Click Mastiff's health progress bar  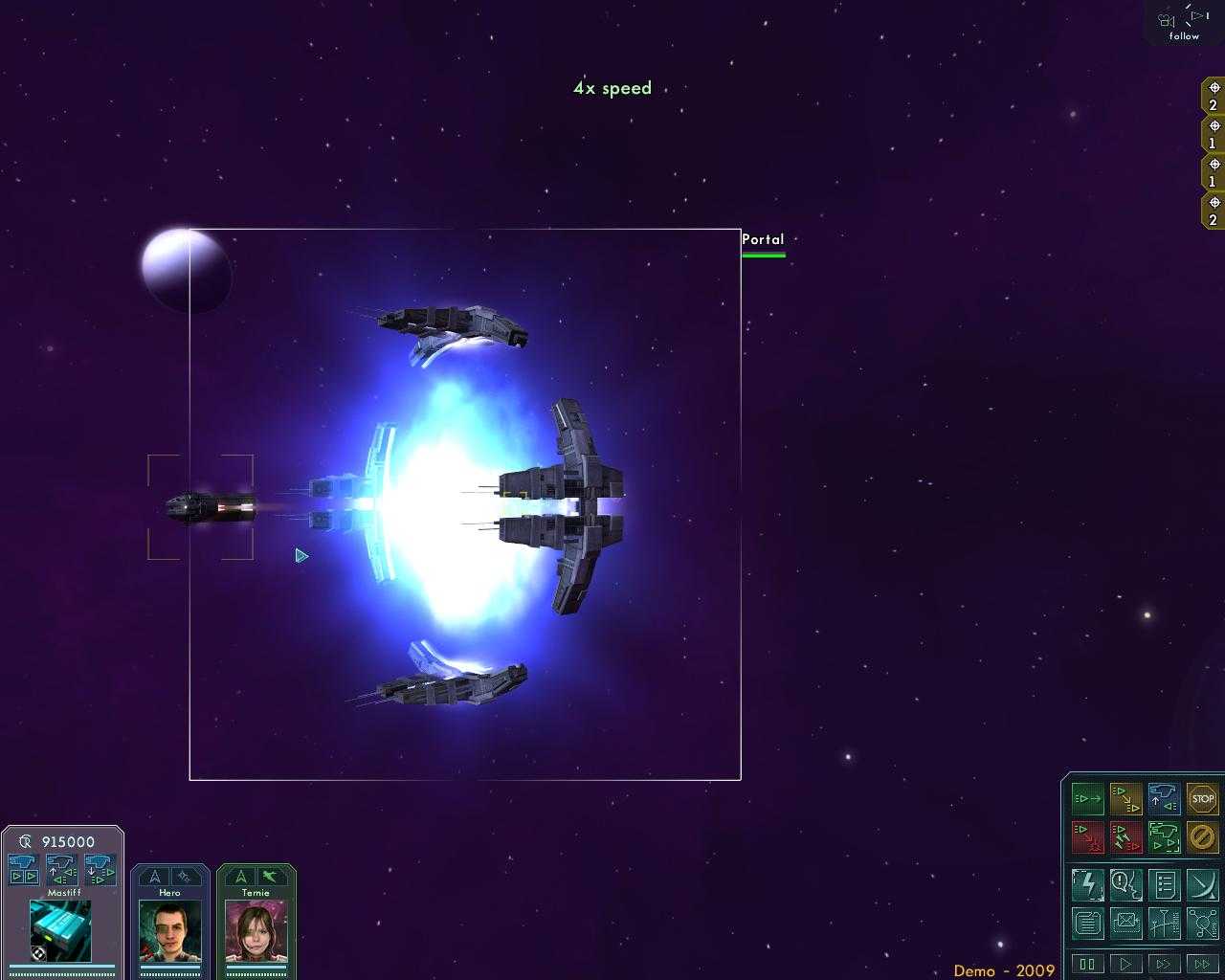[62, 965]
